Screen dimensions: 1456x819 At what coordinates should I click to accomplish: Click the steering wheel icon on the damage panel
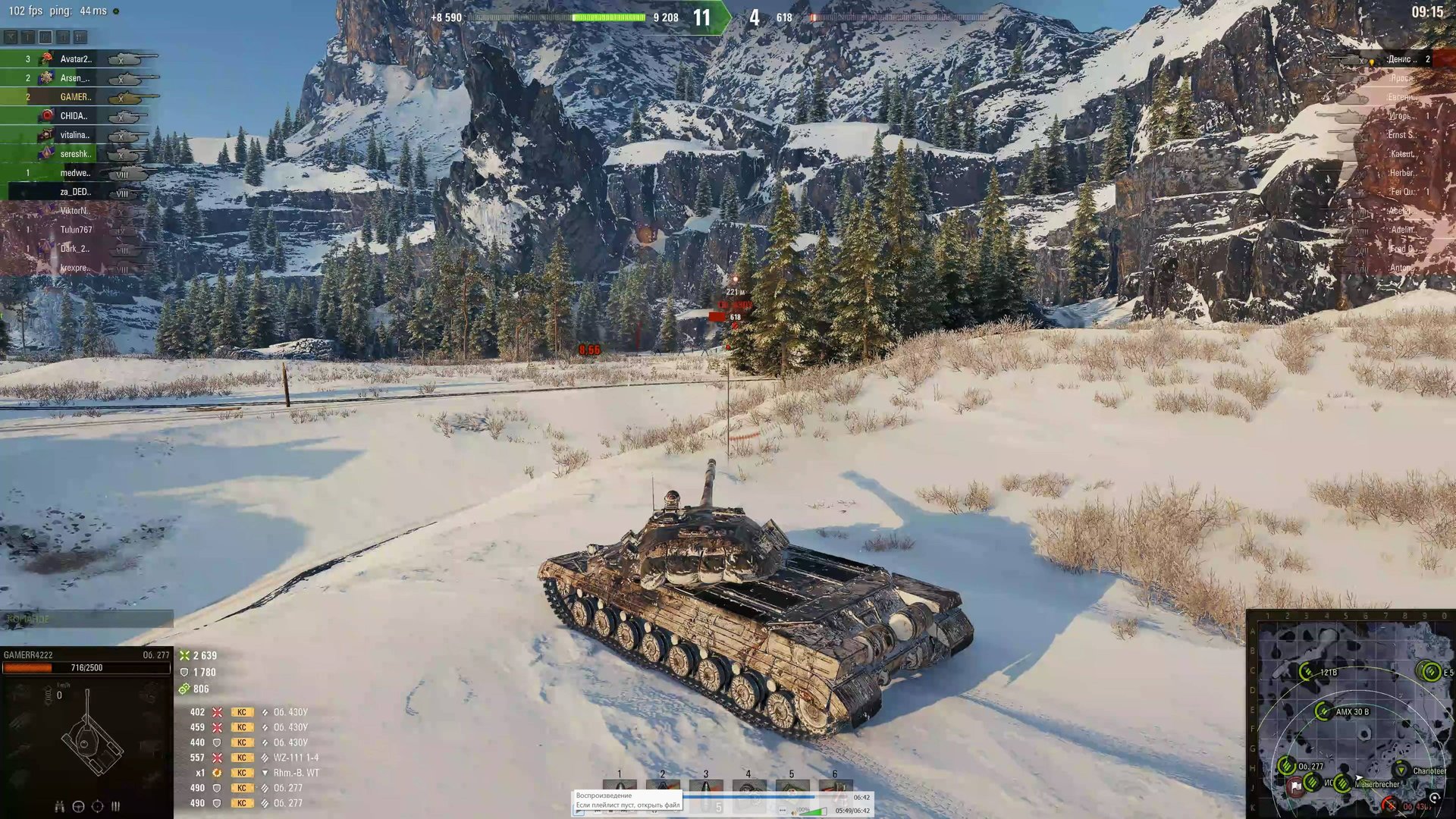coord(78,808)
